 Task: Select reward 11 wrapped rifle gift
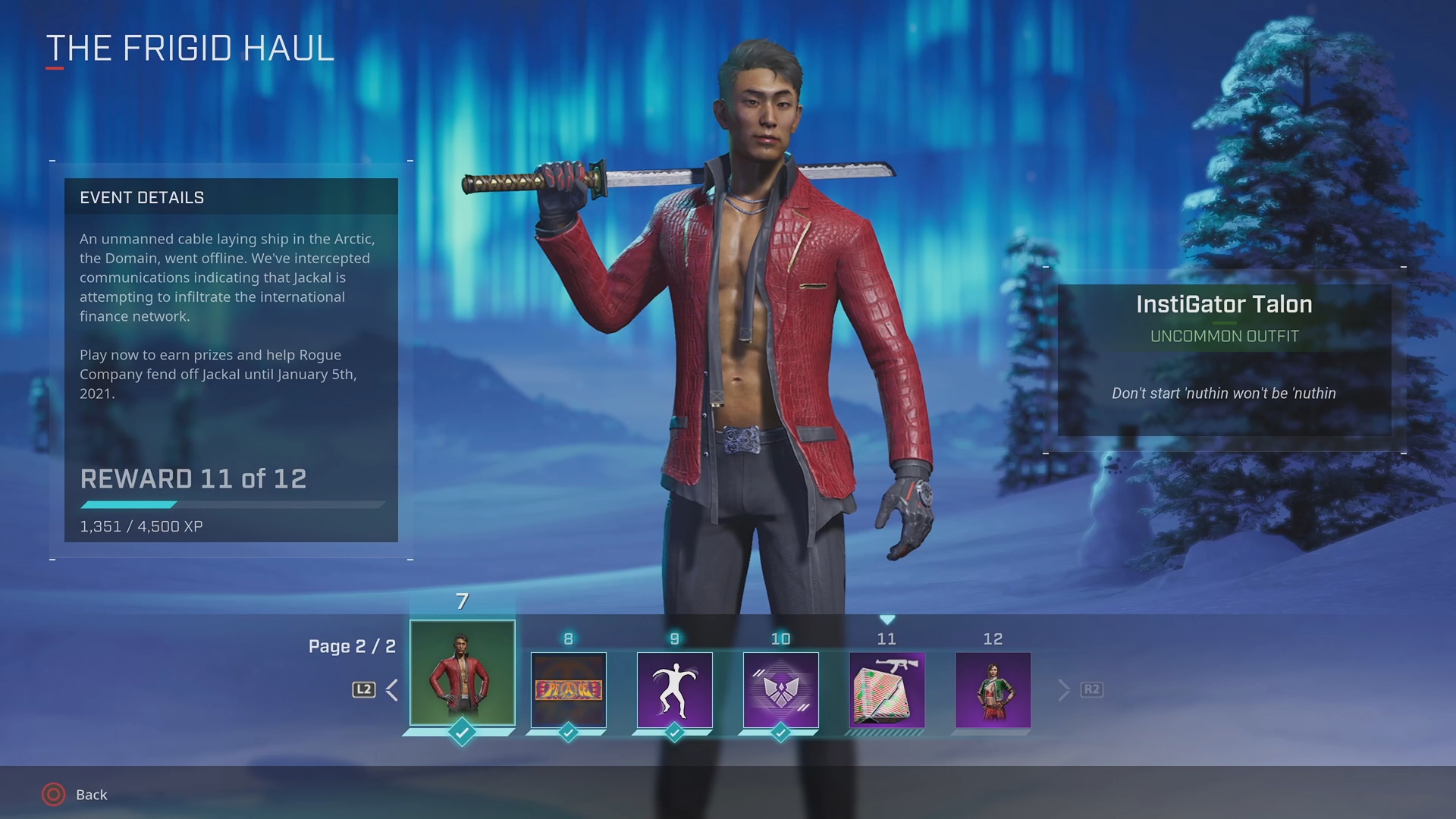click(886, 689)
